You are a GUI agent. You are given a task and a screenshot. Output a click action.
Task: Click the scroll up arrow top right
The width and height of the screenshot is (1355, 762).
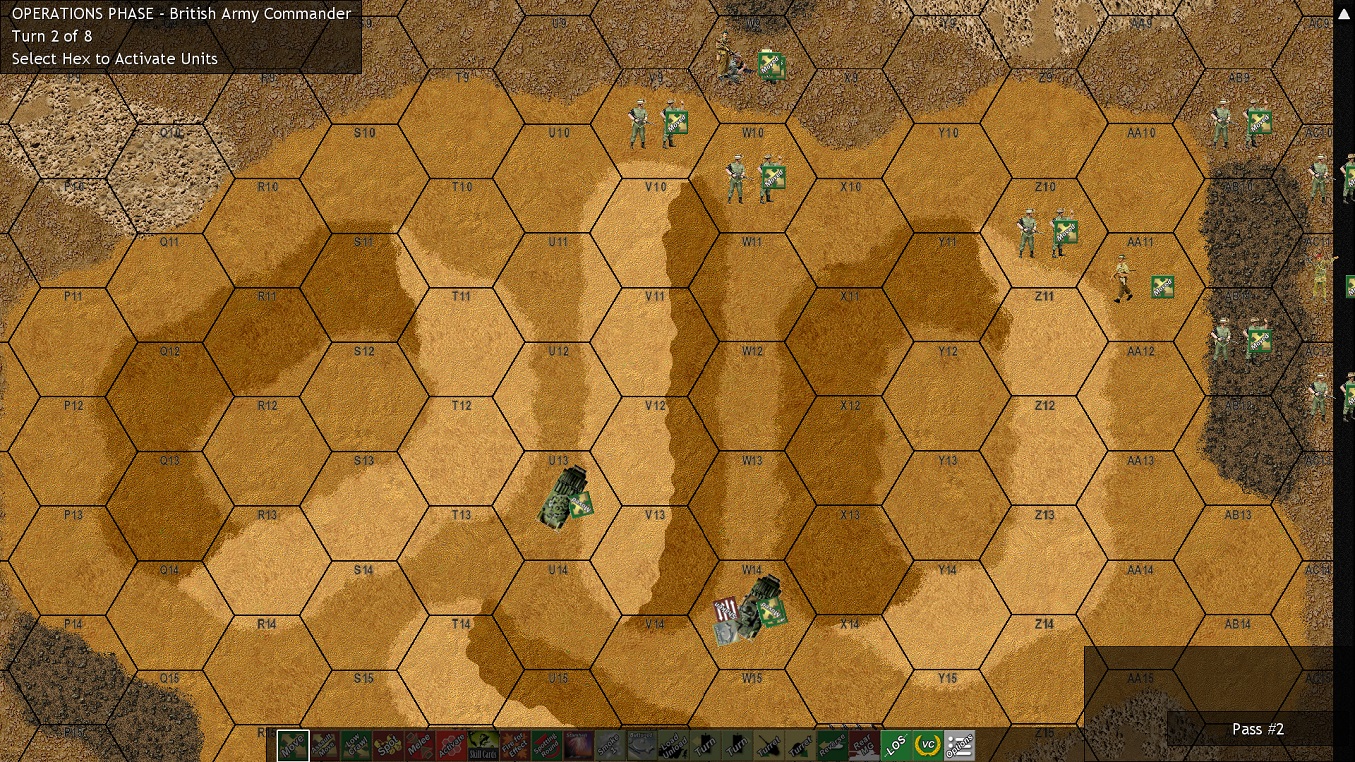pos(1343,14)
